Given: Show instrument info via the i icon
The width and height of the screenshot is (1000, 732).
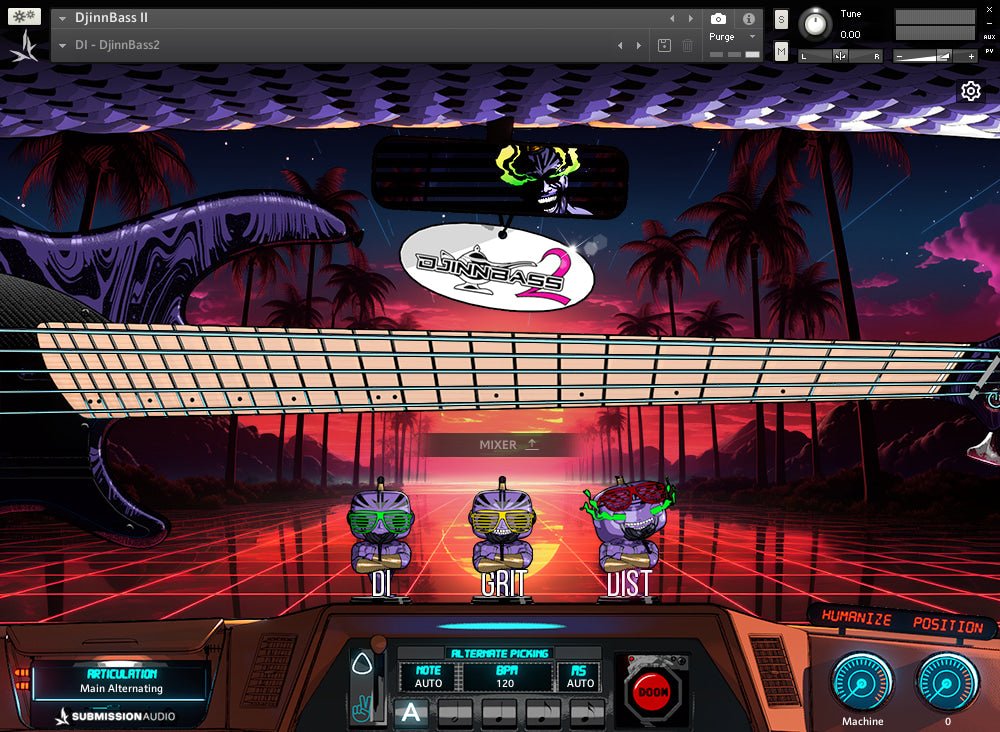Looking at the screenshot, I should click(748, 18).
